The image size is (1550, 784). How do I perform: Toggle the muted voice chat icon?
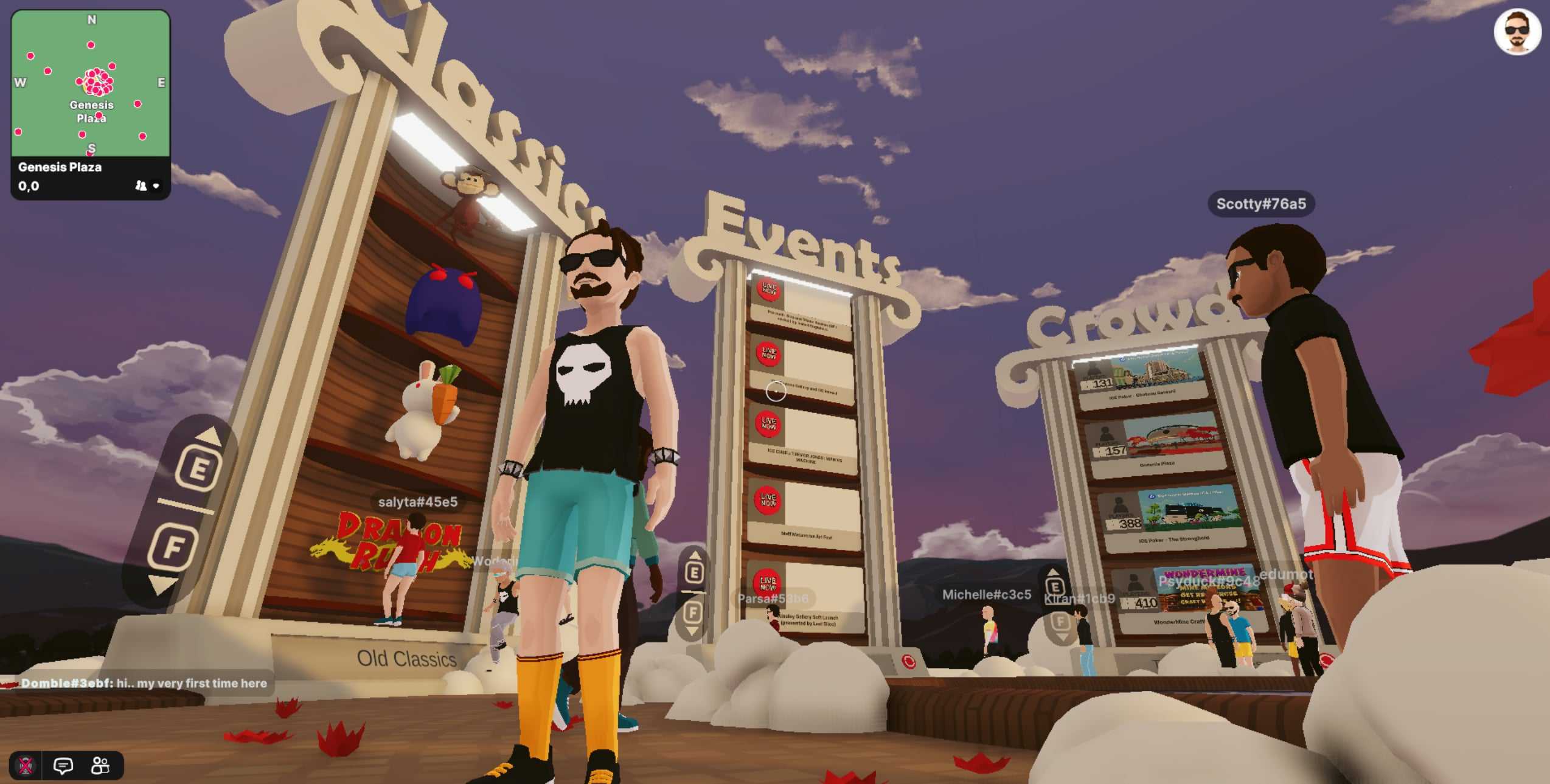coord(26,765)
